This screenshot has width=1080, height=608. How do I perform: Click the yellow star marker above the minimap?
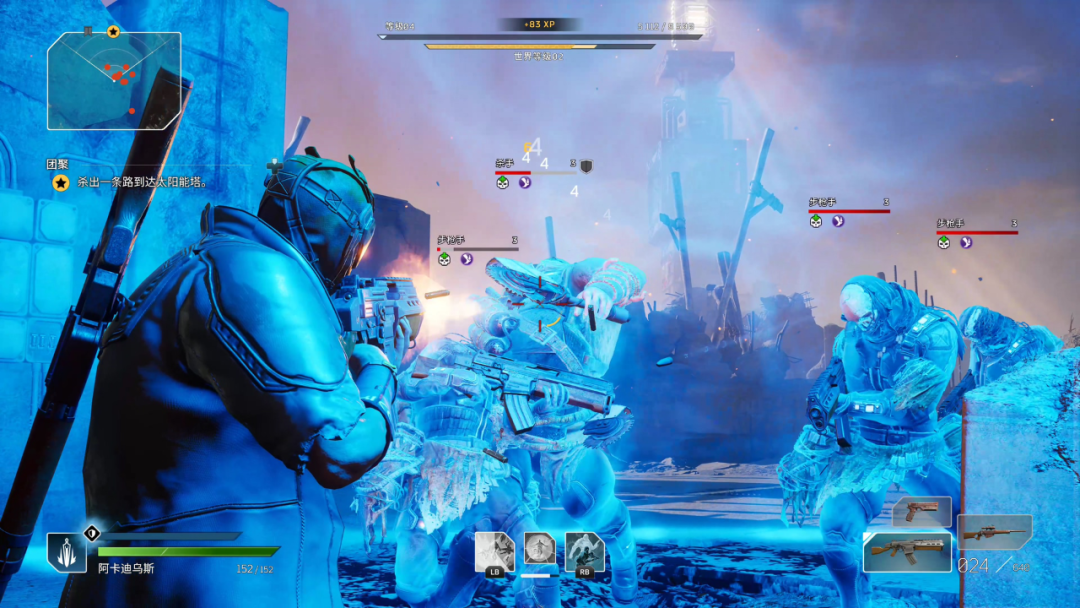(x=113, y=32)
